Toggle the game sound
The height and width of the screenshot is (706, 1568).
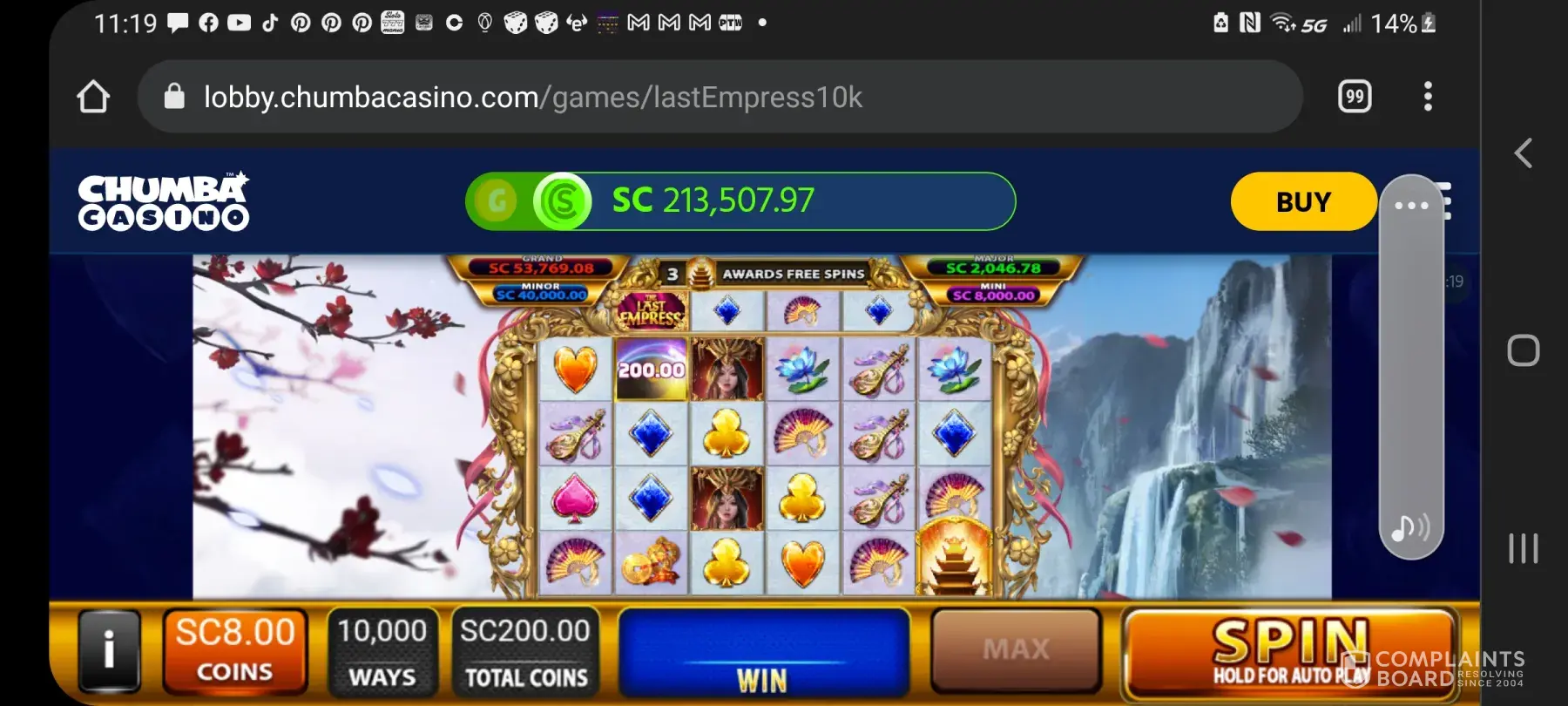[x=1409, y=527]
